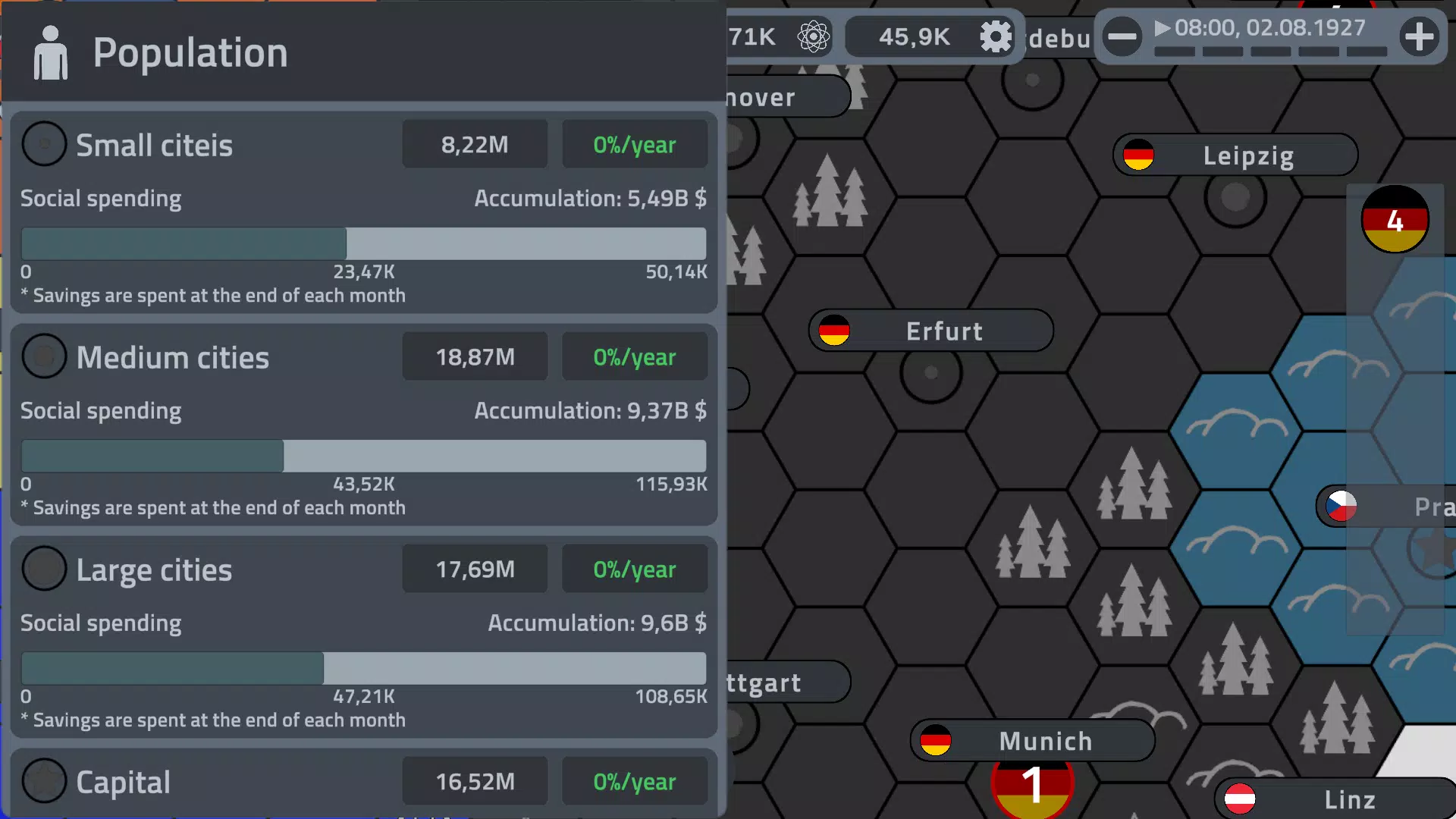Screen dimensions: 1456x819
Task: Click the German flag on Leipzig's label
Action: tap(1138, 155)
